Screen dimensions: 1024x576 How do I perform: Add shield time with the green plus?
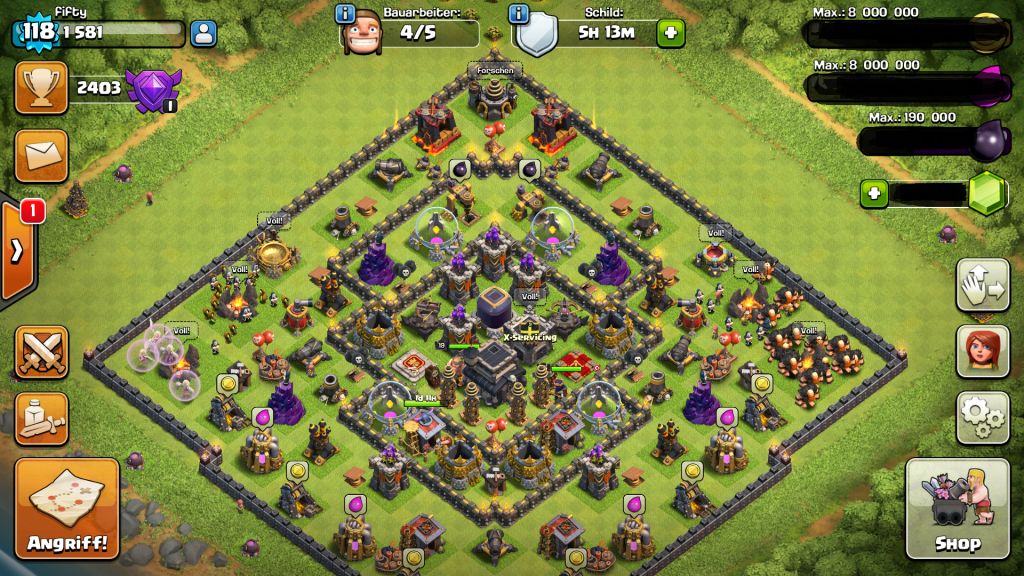click(670, 33)
